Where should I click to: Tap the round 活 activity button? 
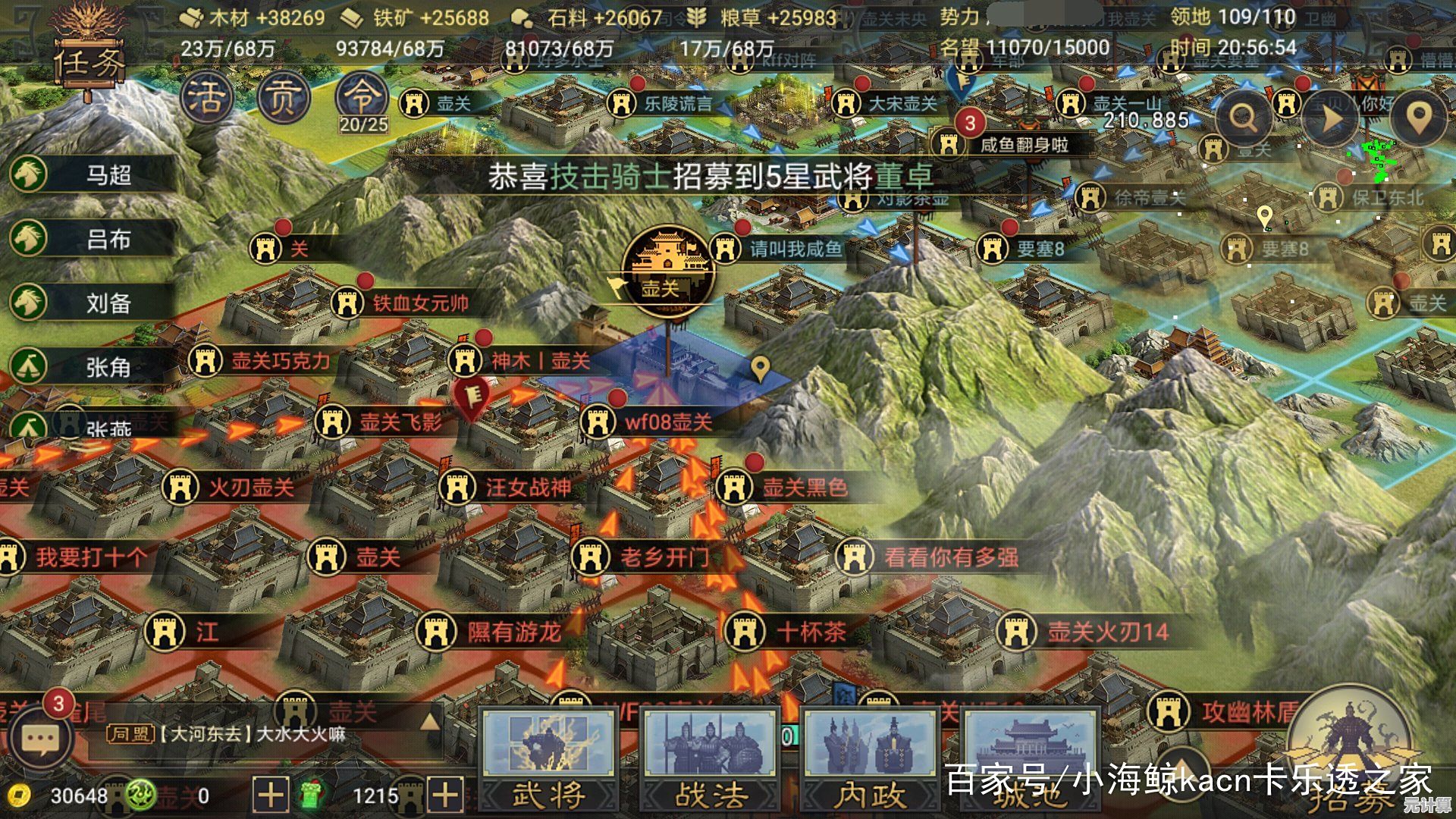pos(206,99)
